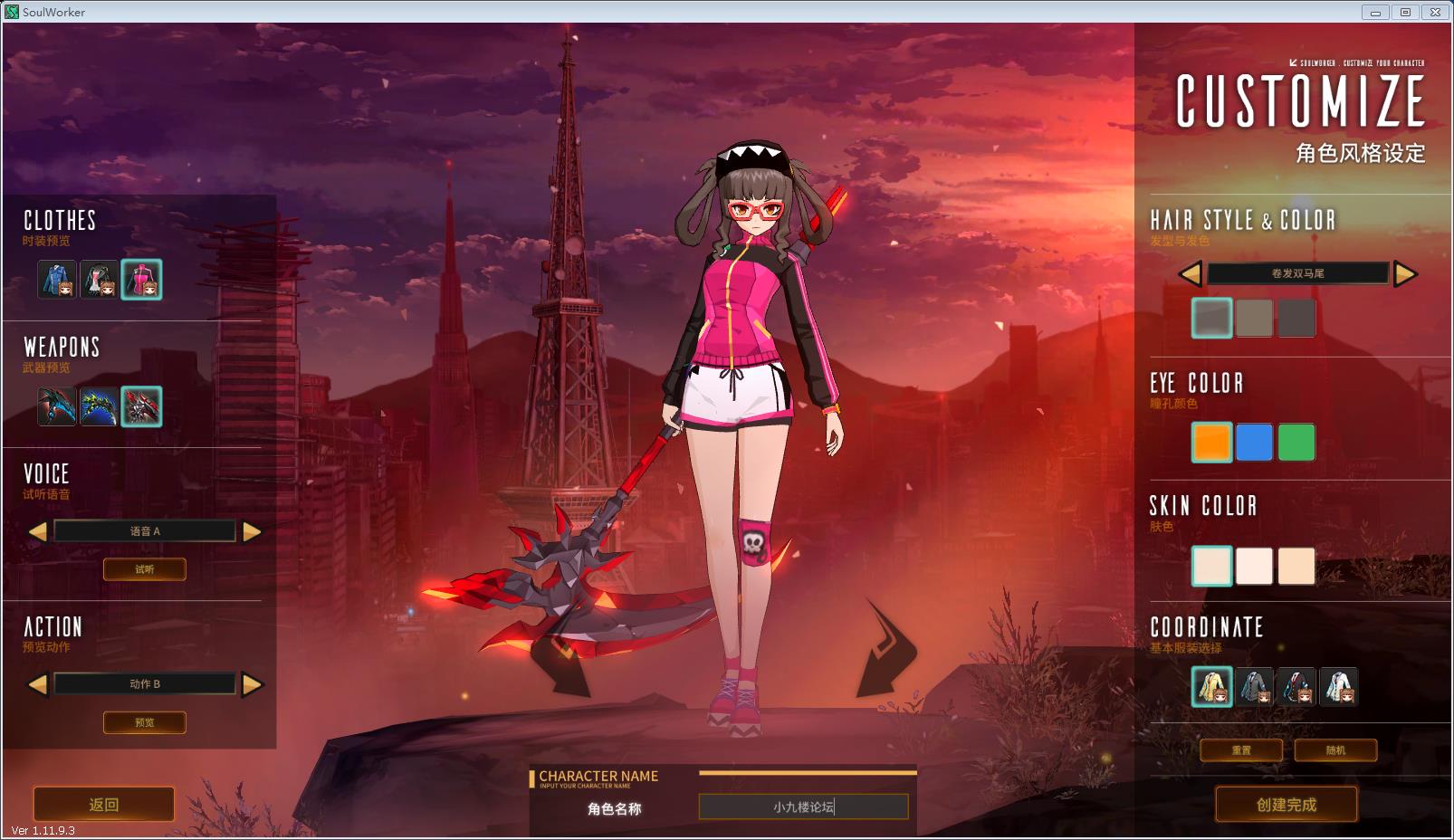Screen dimensions: 1454x840
Task: Focus the character name input field
Action: point(803,807)
